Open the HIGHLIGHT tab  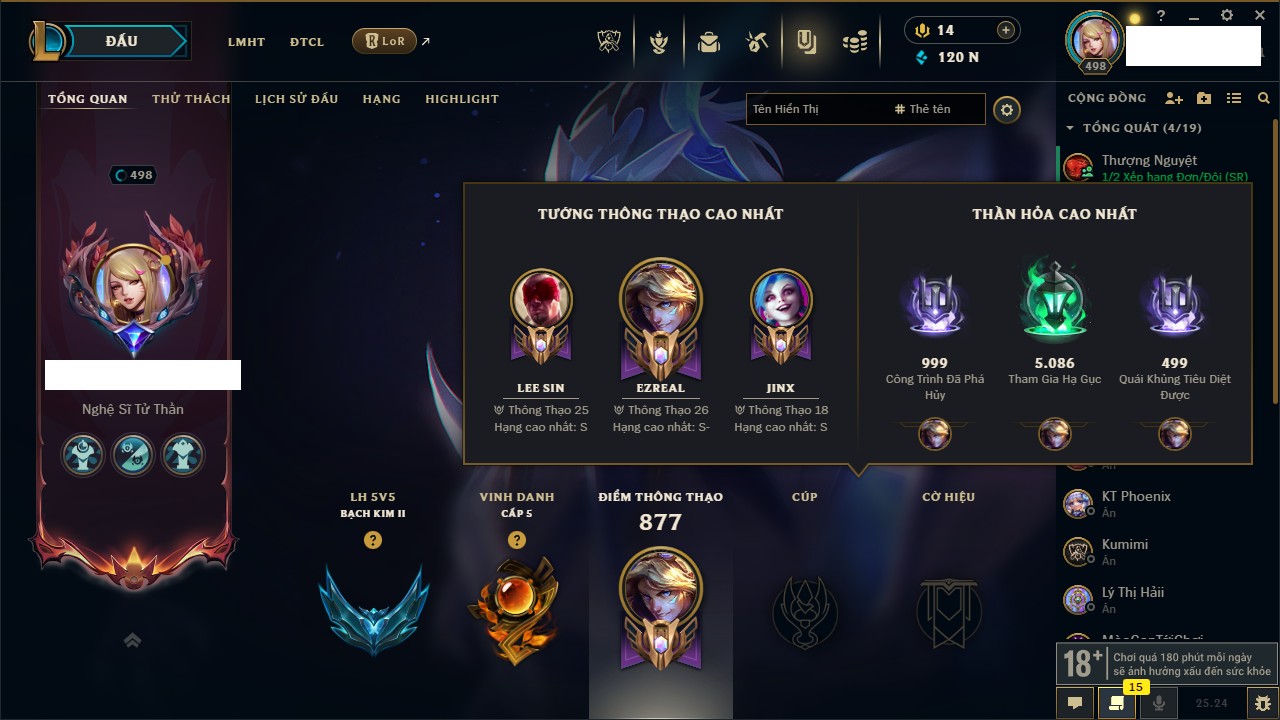coord(462,99)
